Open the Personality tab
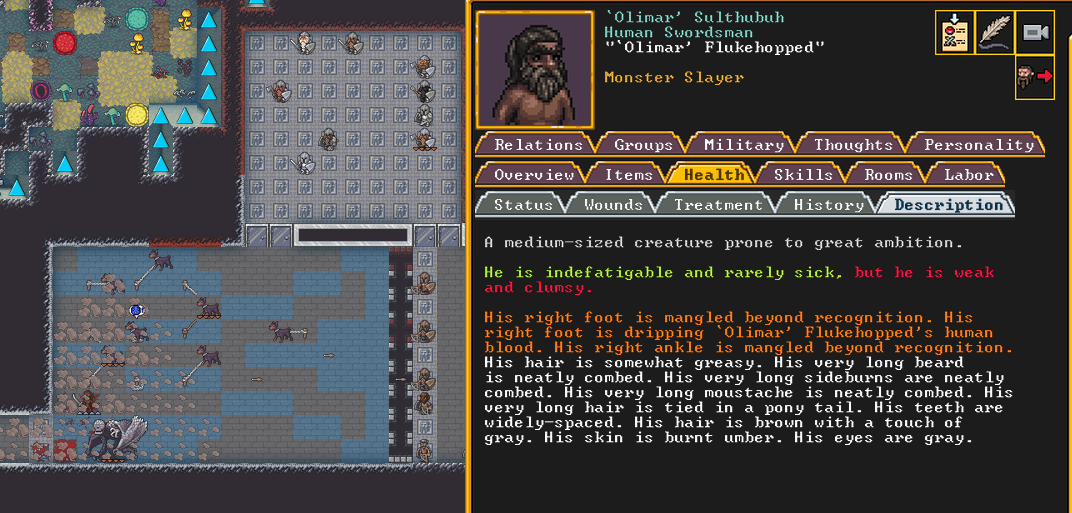Viewport: 1072px width, 513px height. [x=978, y=145]
